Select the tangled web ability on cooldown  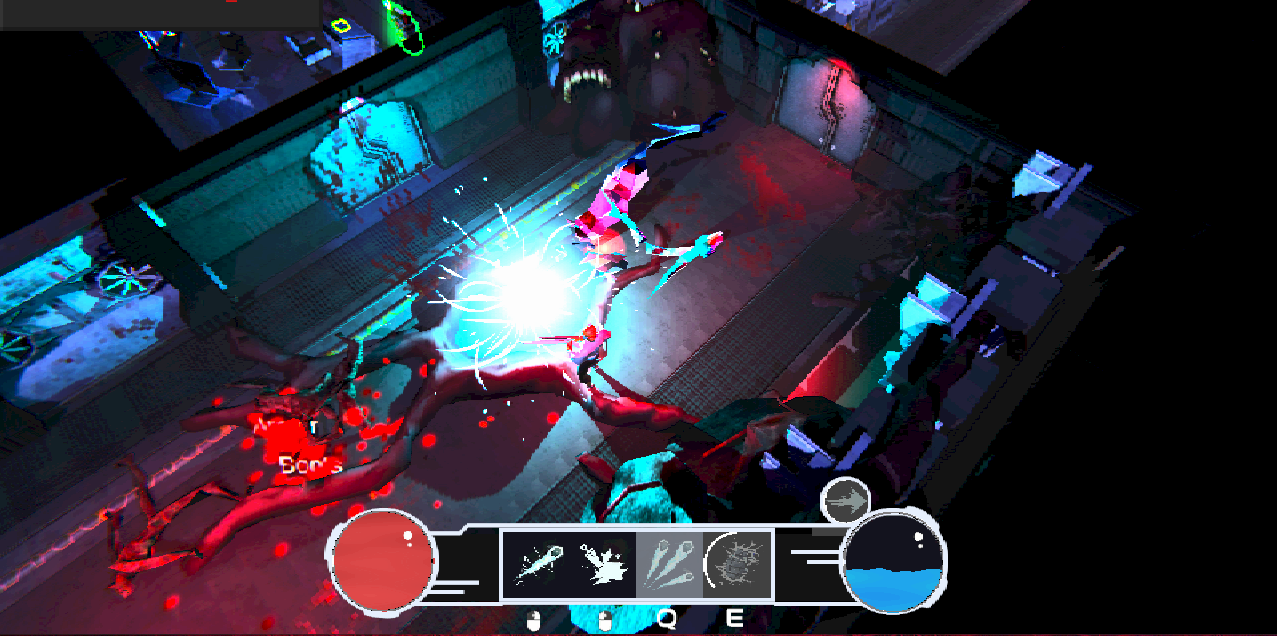[x=737, y=564]
